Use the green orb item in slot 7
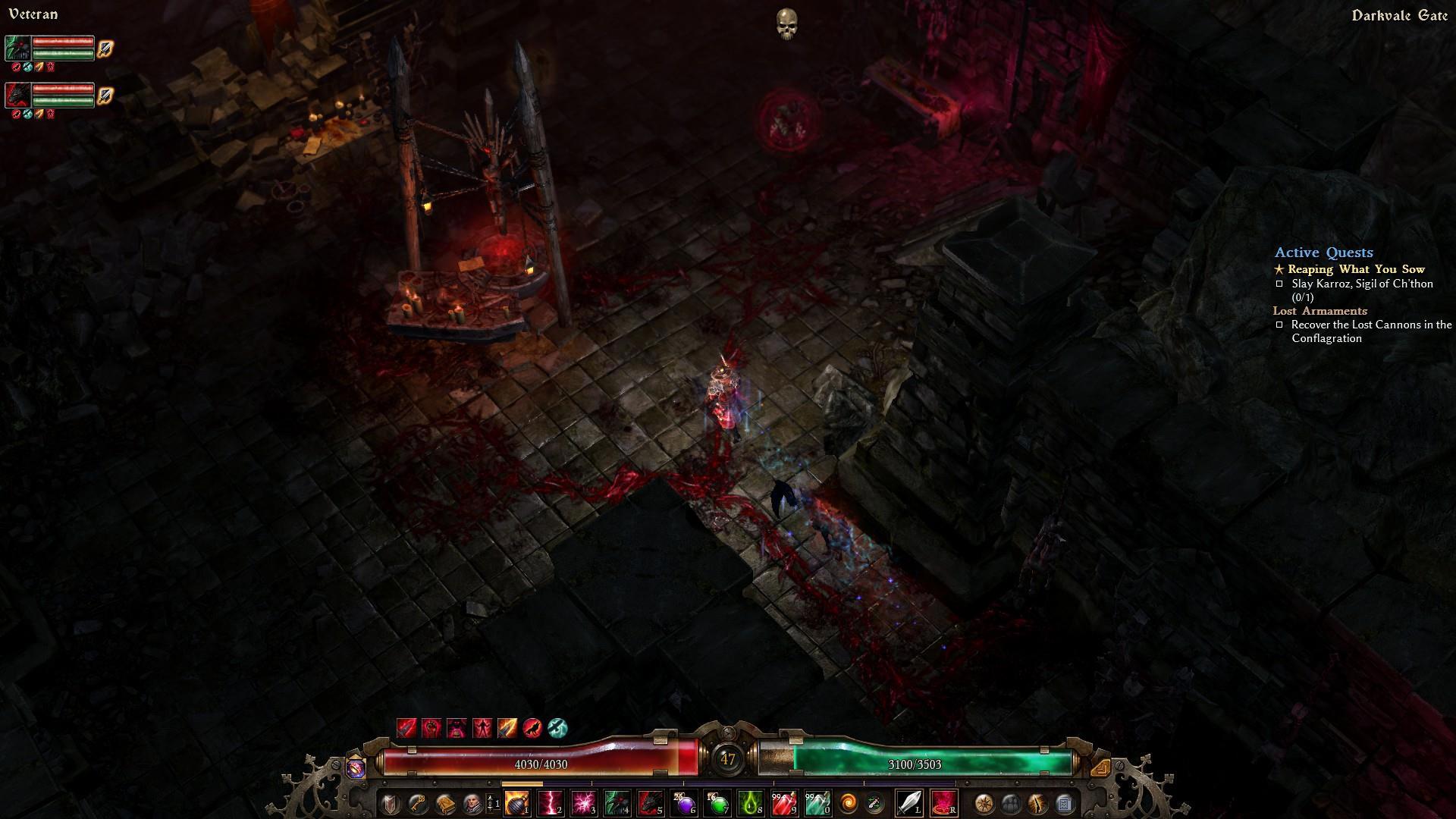The height and width of the screenshot is (819, 1456). coord(717,802)
